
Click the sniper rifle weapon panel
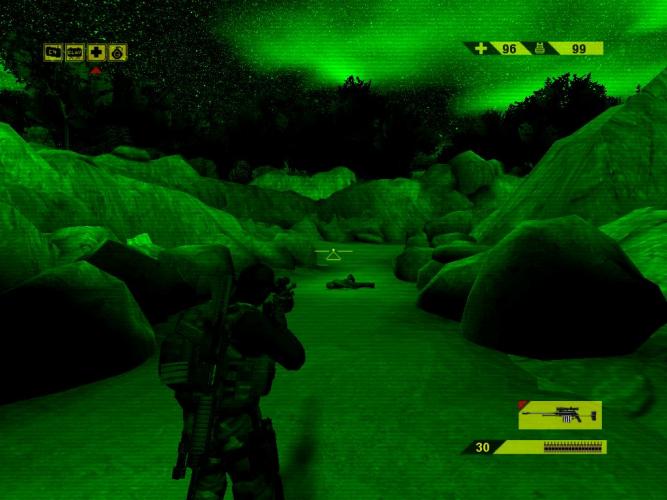point(561,414)
